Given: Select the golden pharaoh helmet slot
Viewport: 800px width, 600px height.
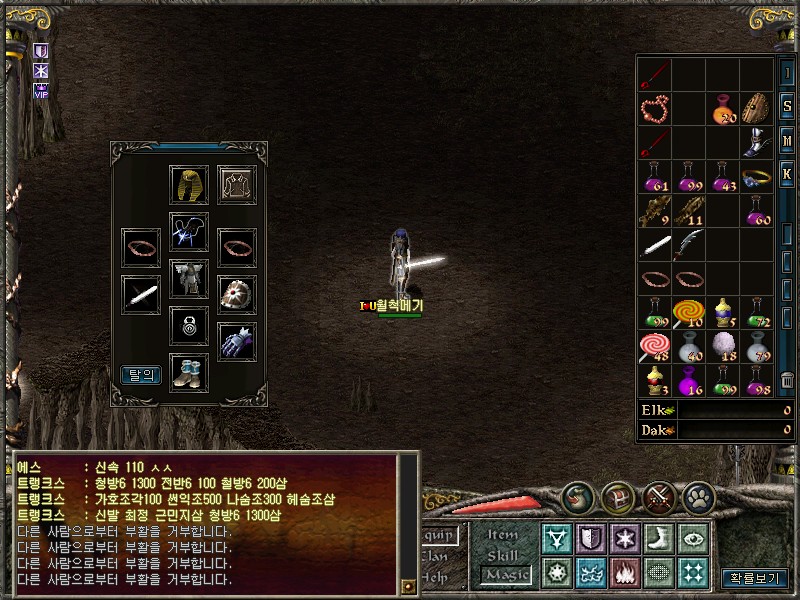Looking at the screenshot, I should point(189,185).
